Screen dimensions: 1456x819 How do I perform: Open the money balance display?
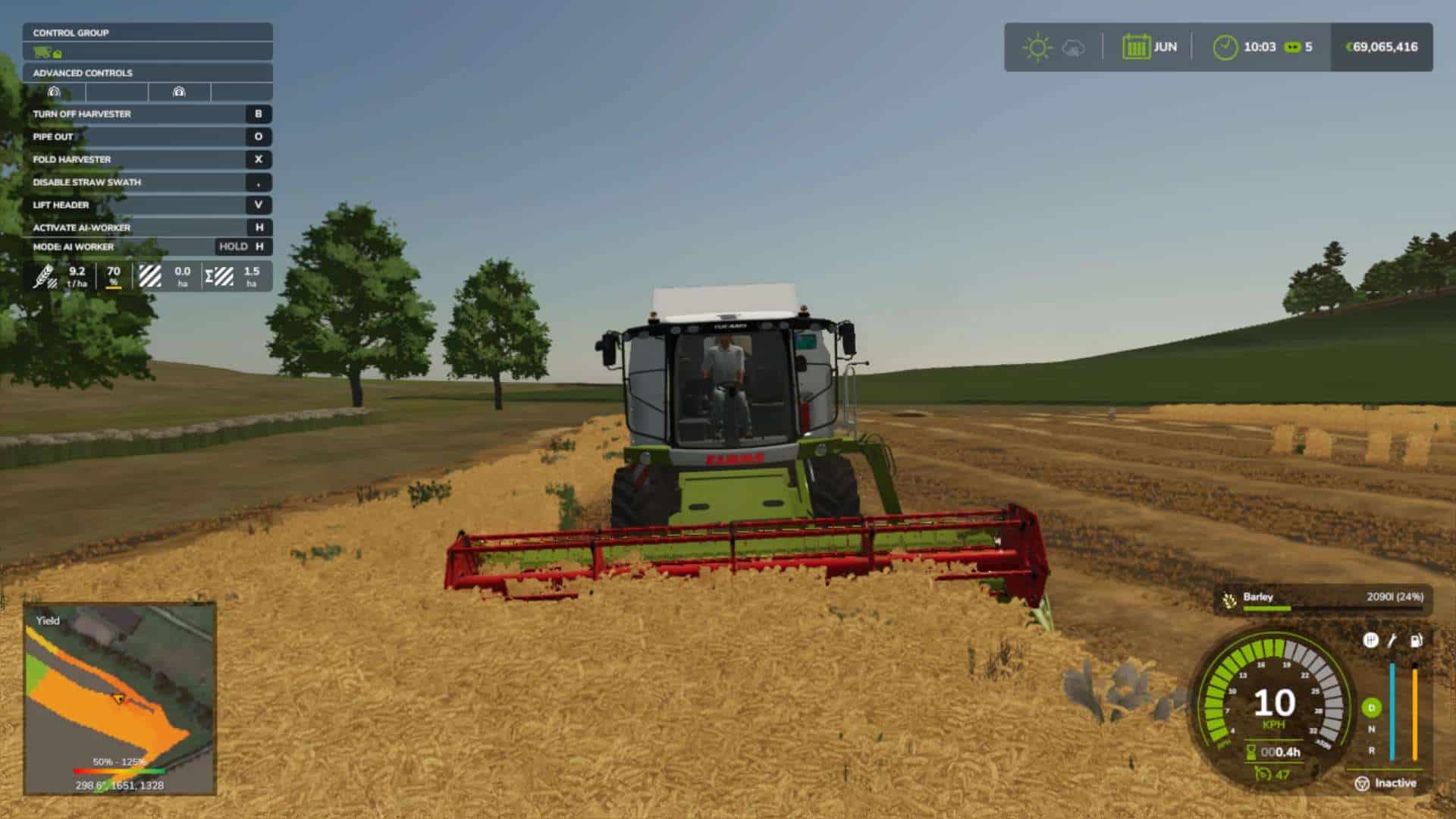click(x=1385, y=46)
